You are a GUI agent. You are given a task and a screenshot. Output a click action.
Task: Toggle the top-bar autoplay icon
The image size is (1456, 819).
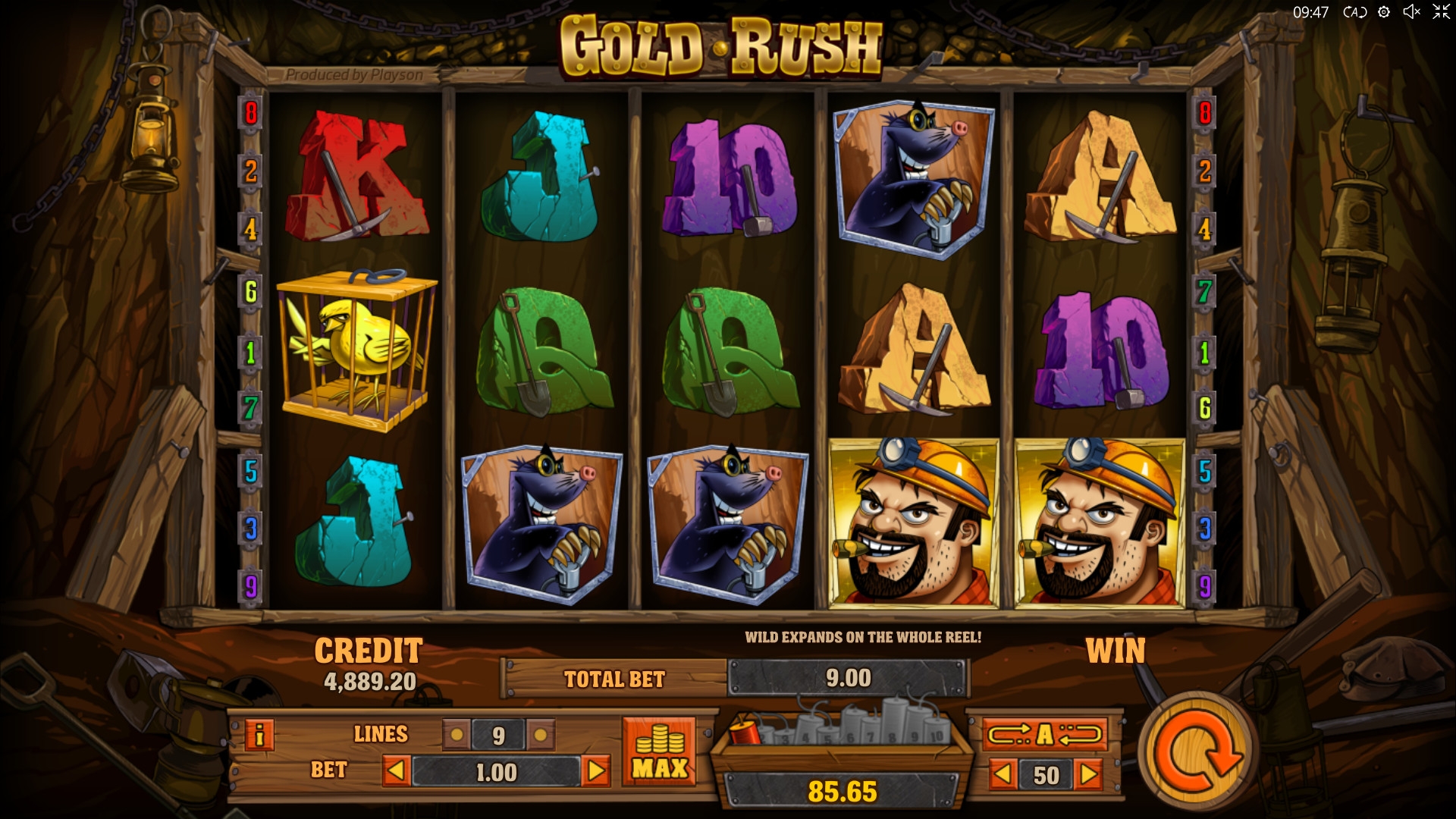click(x=1354, y=12)
